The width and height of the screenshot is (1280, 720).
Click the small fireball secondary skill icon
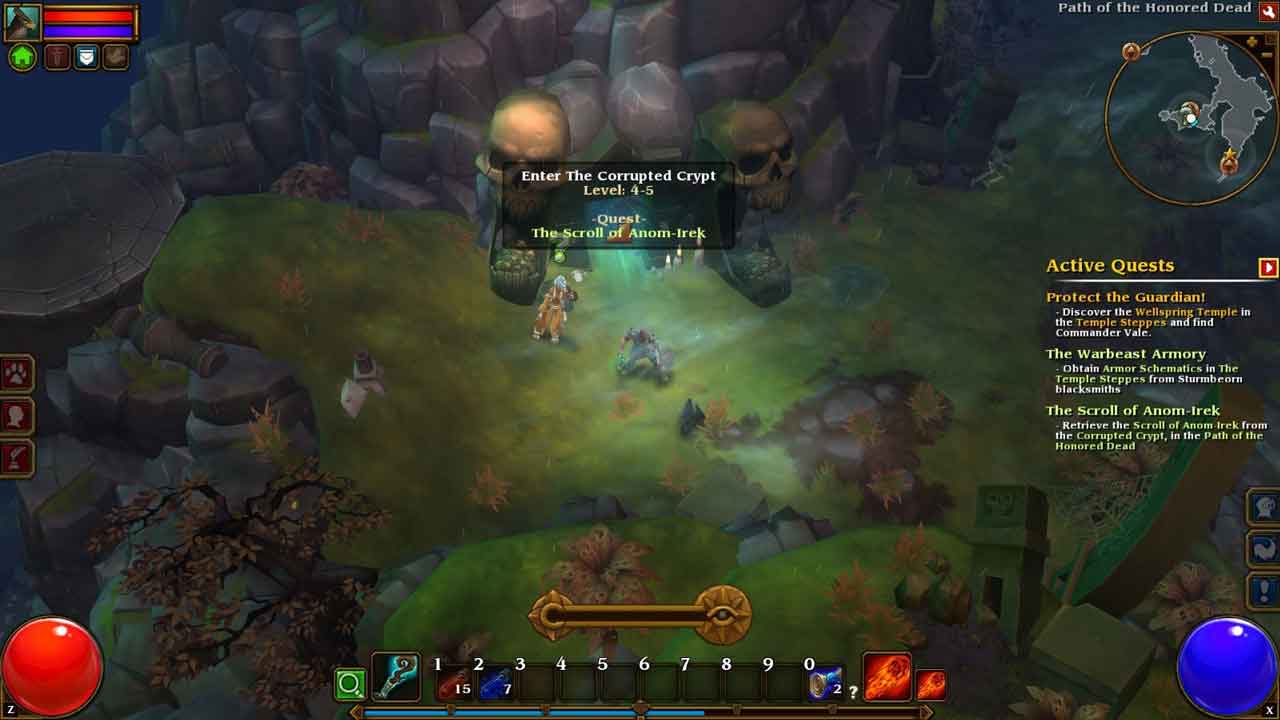tap(931, 685)
